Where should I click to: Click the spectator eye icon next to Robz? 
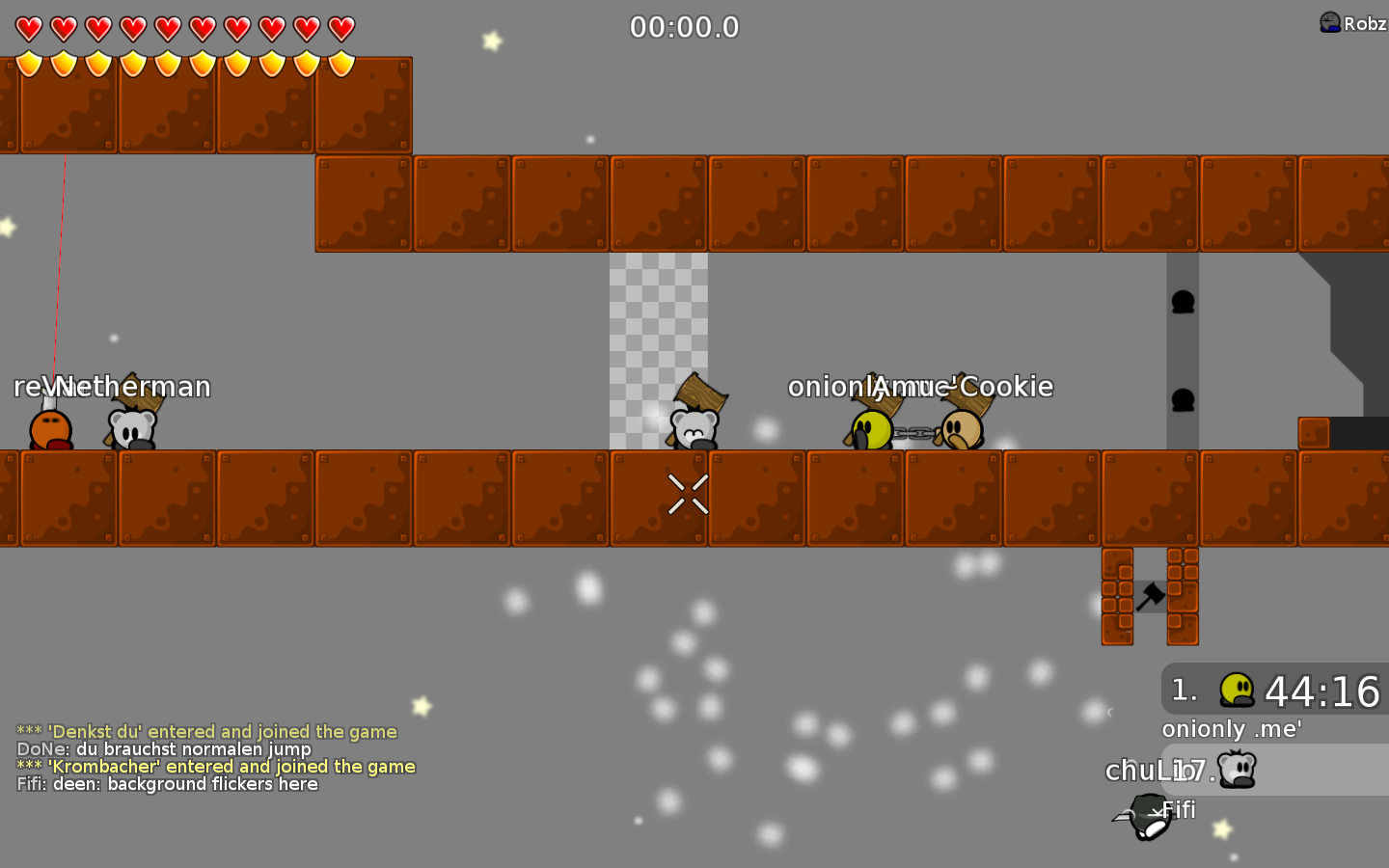tap(1328, 19)
